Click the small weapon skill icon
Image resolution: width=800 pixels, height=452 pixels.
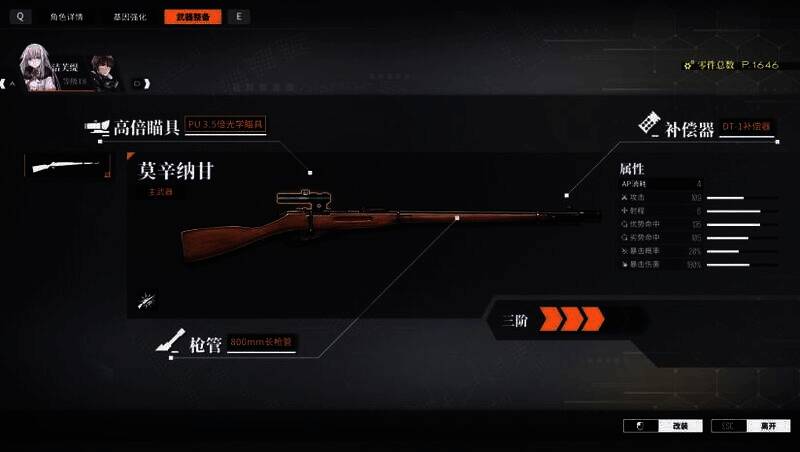point(147,299)
